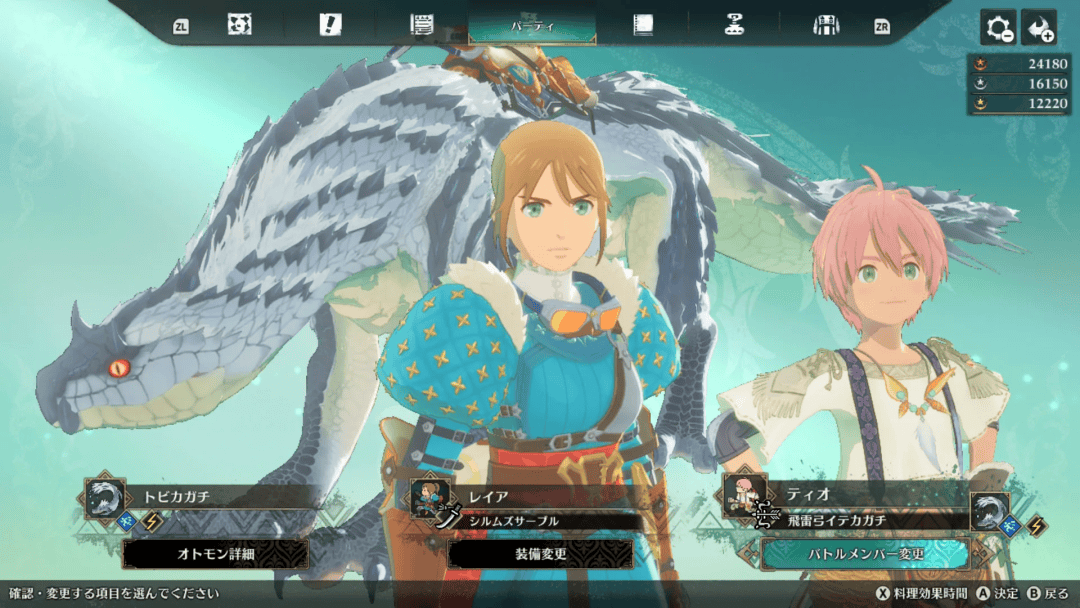Switch to the item list tab
Image resolution: width=1080 pixels, height=608 pixels.
click(421, 25)
